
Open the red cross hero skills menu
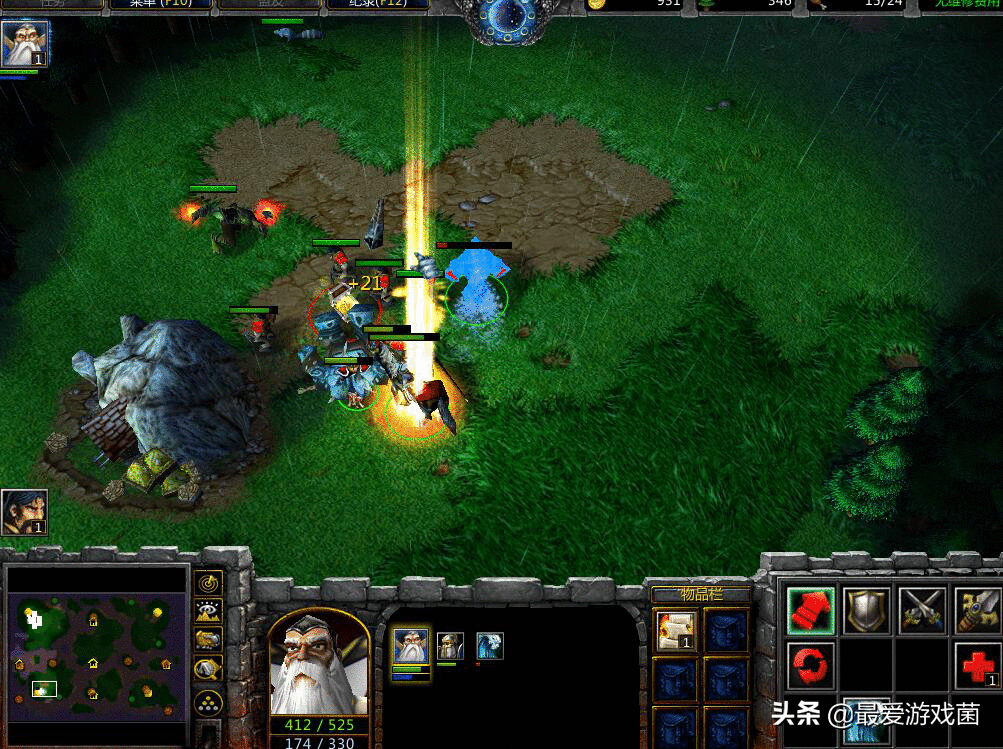tap(977, 665)
